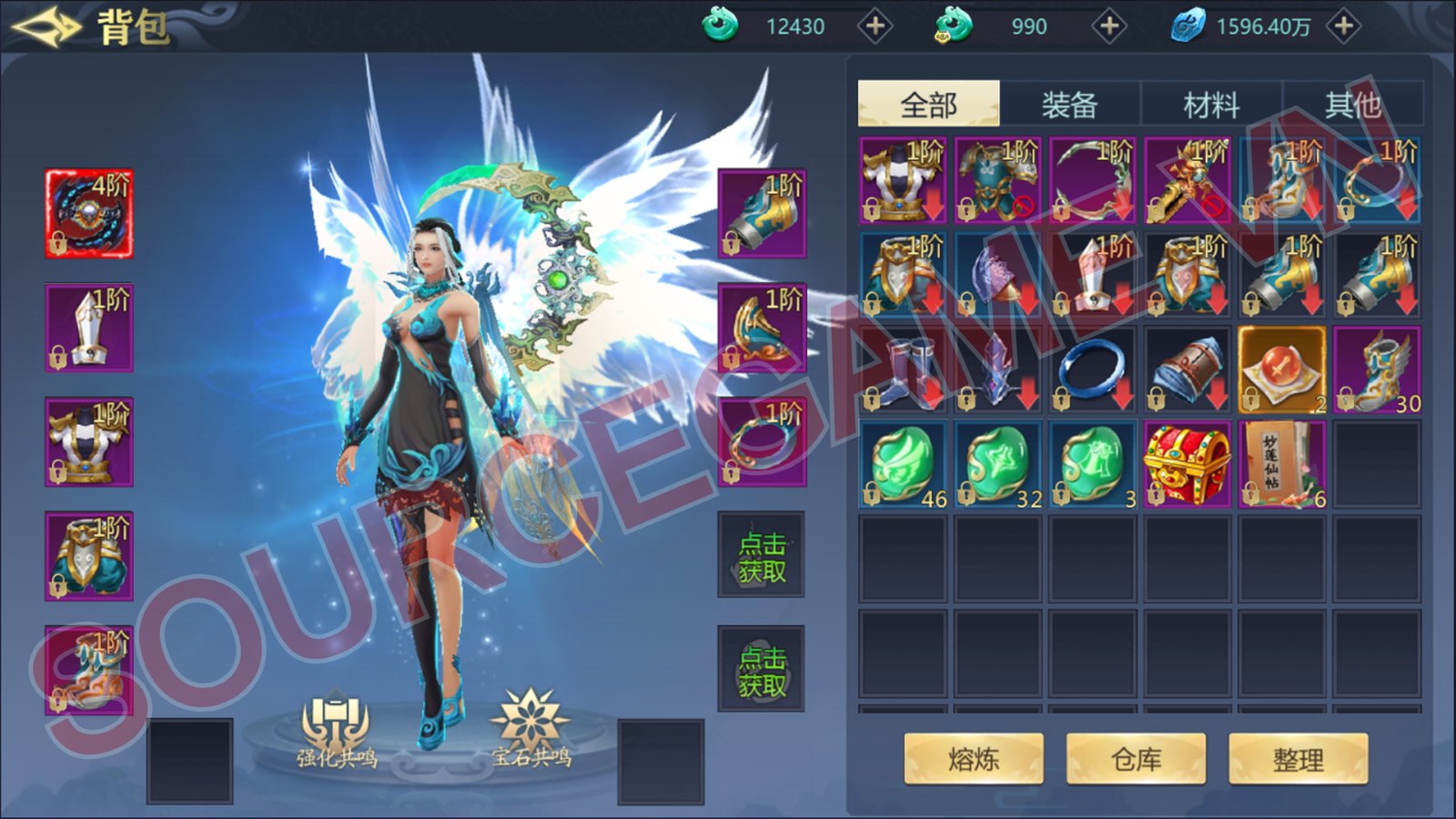Select the winged boot stack of 30
1456x819 pixels.
(1376, 369)
